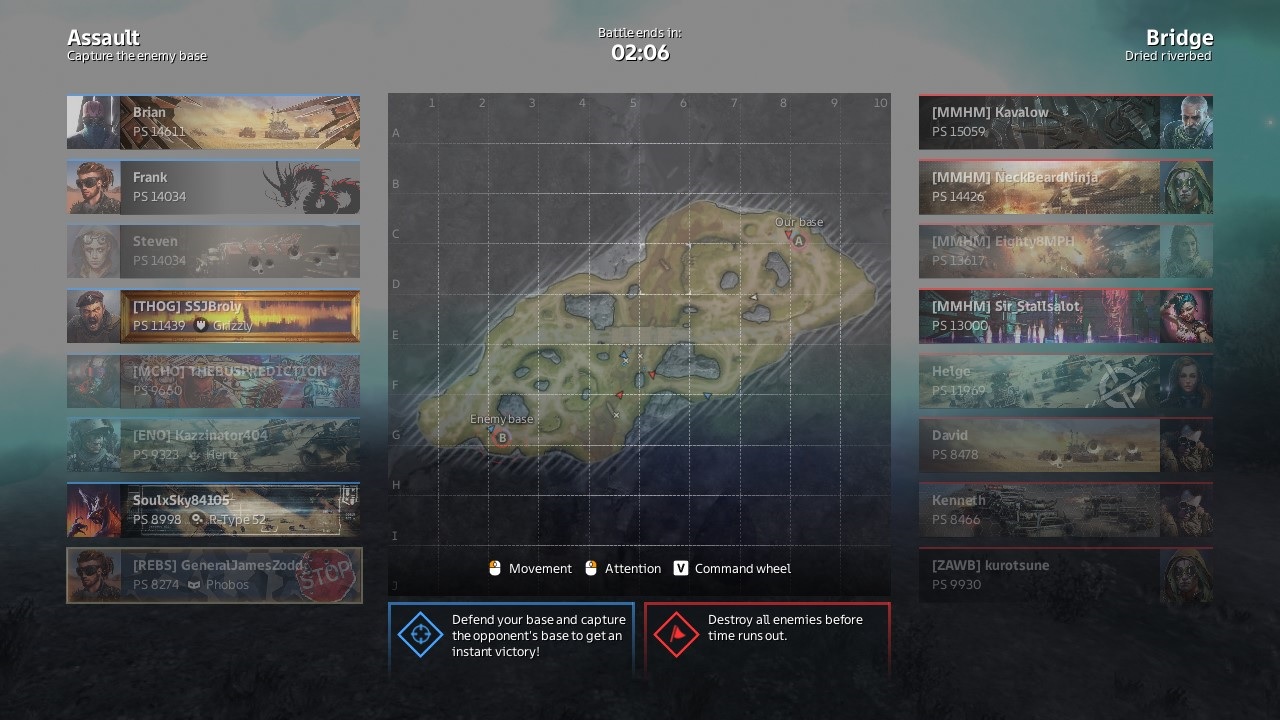Select Steven's player entry
The image size is (1280, 720).
click(213, 251)
